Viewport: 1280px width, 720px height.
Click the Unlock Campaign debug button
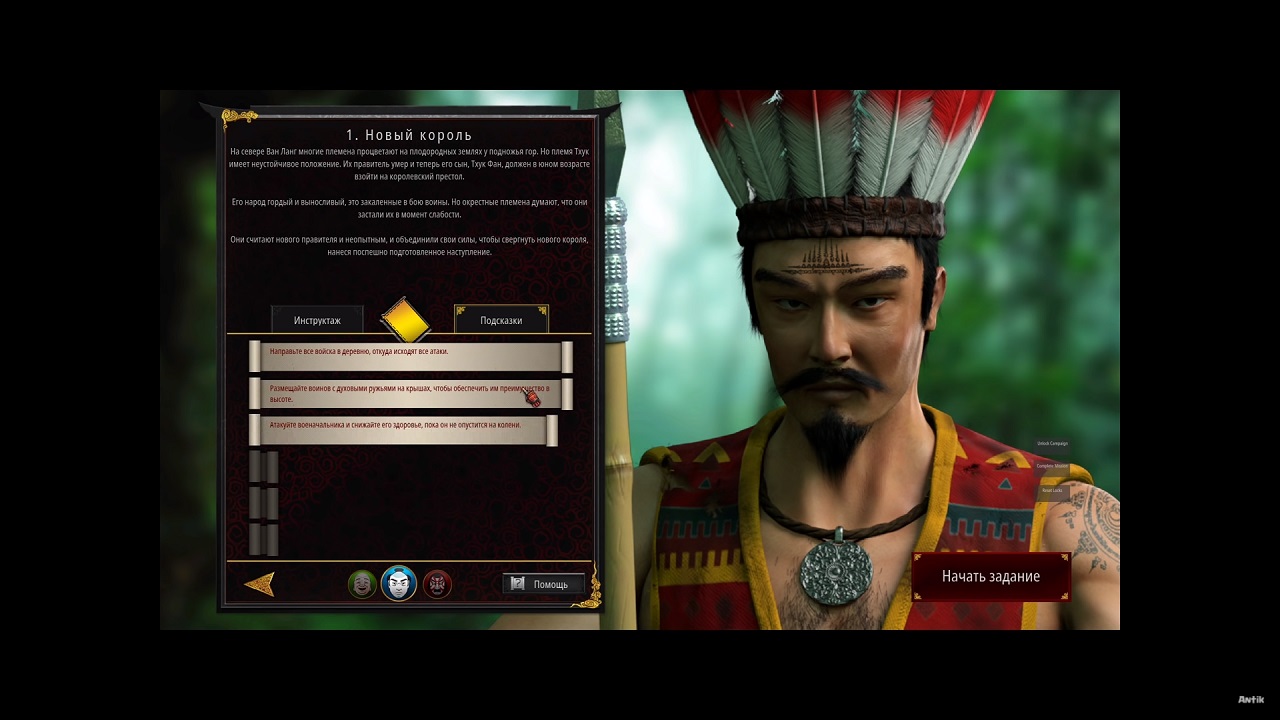1052,443
